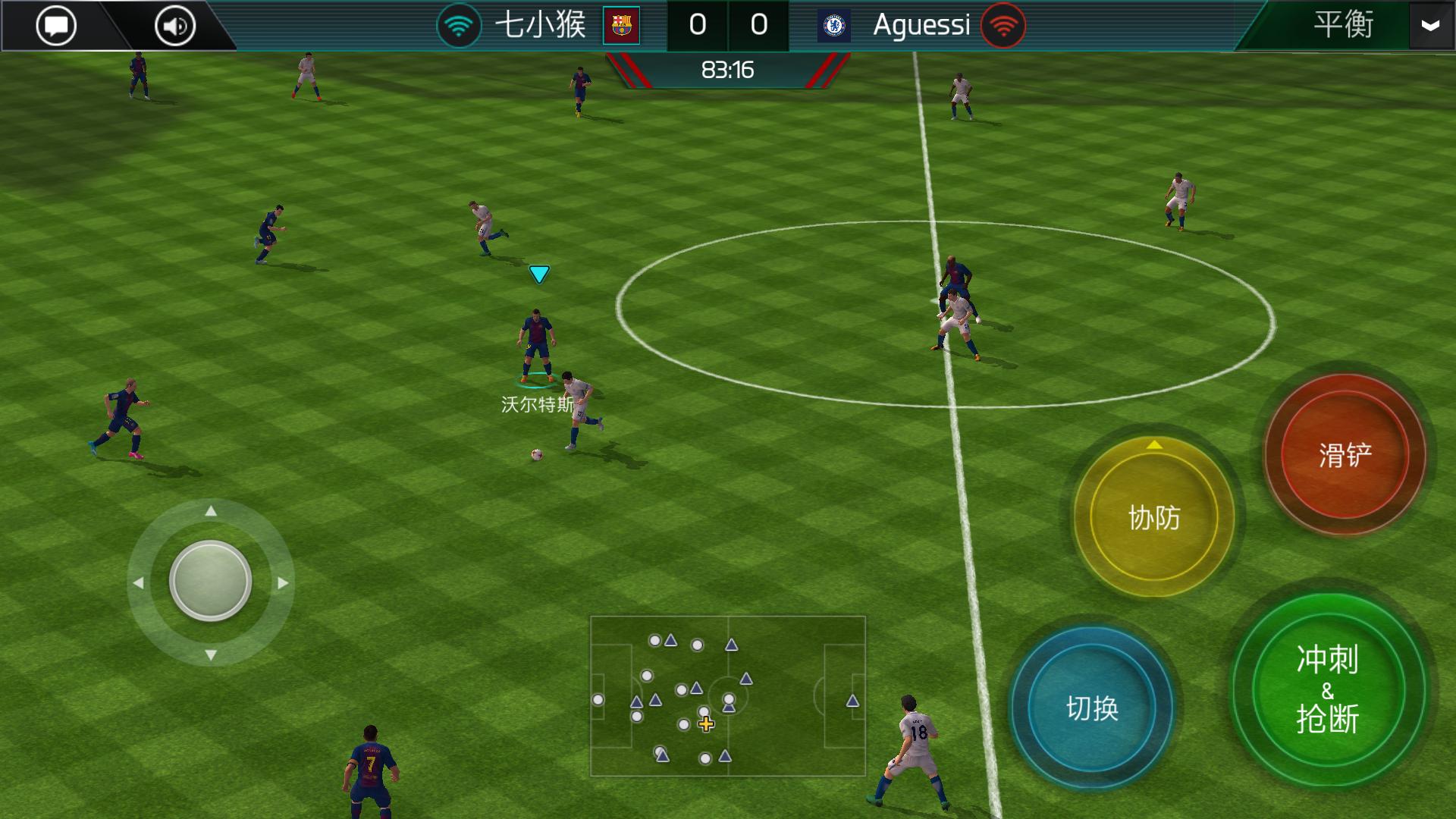Click the 0-0 score display

(729, 25)
